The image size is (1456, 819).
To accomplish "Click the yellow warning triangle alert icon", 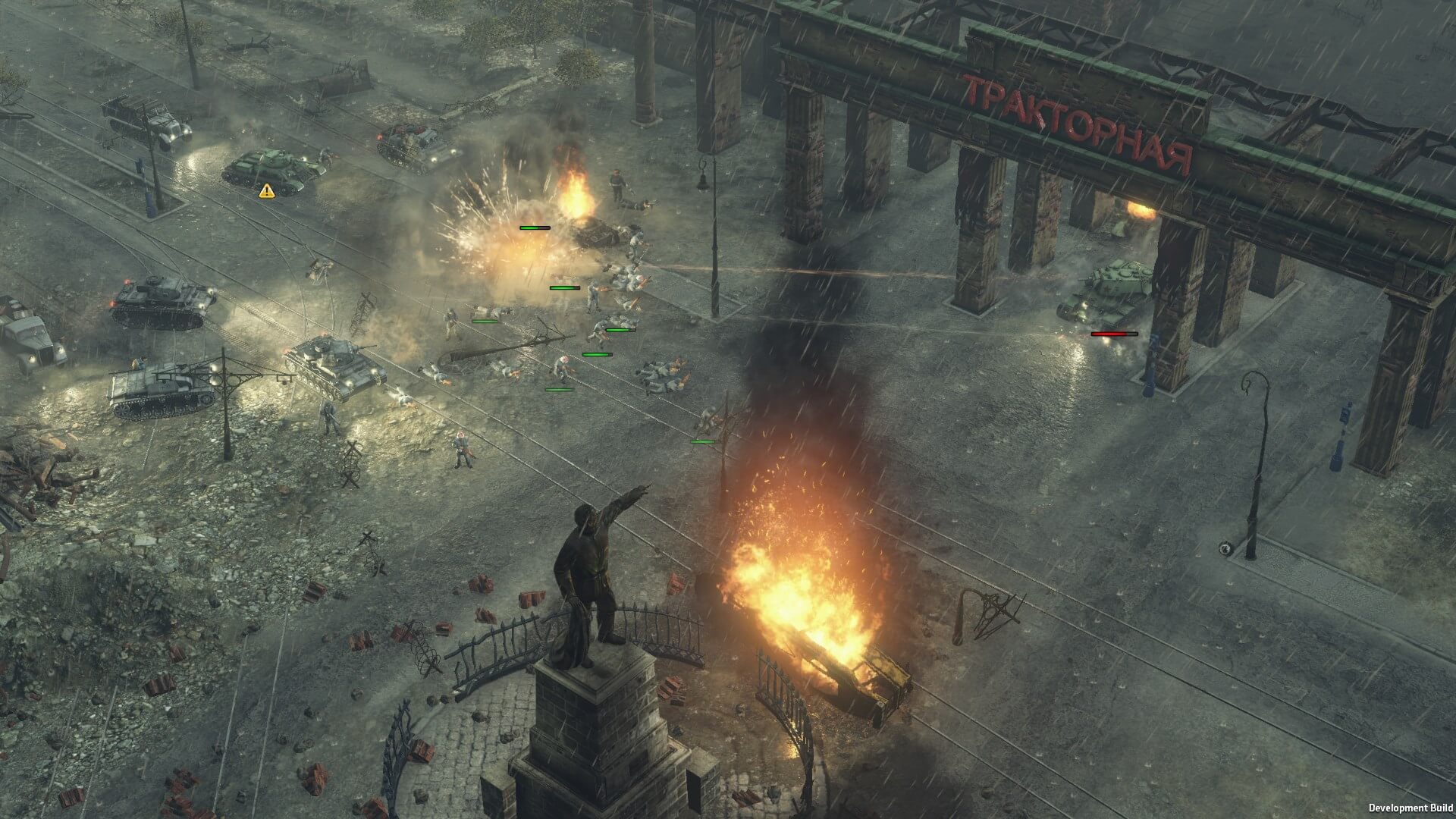I will pos(267,191).
